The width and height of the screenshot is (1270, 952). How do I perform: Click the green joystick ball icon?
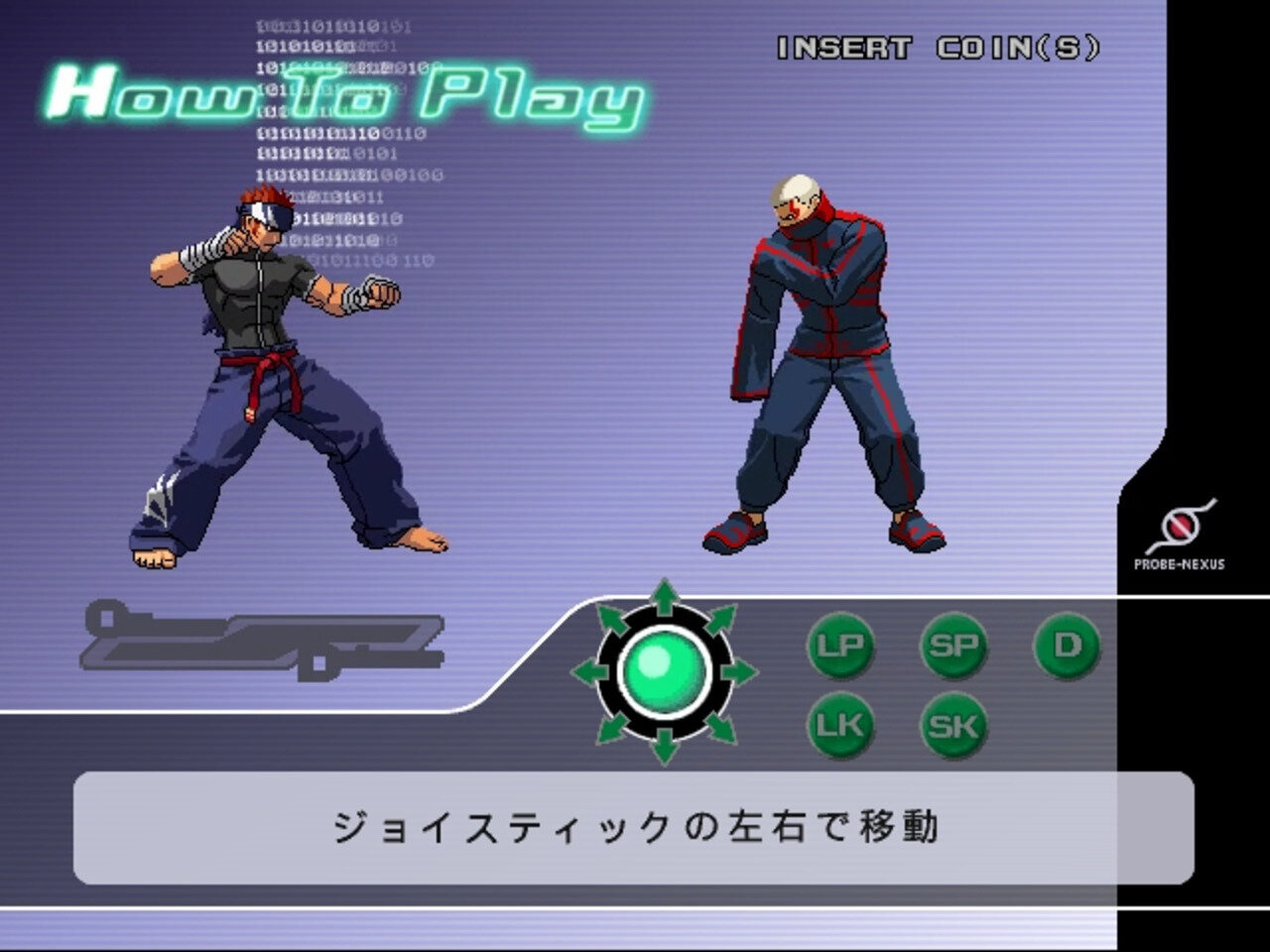(664, 671)
